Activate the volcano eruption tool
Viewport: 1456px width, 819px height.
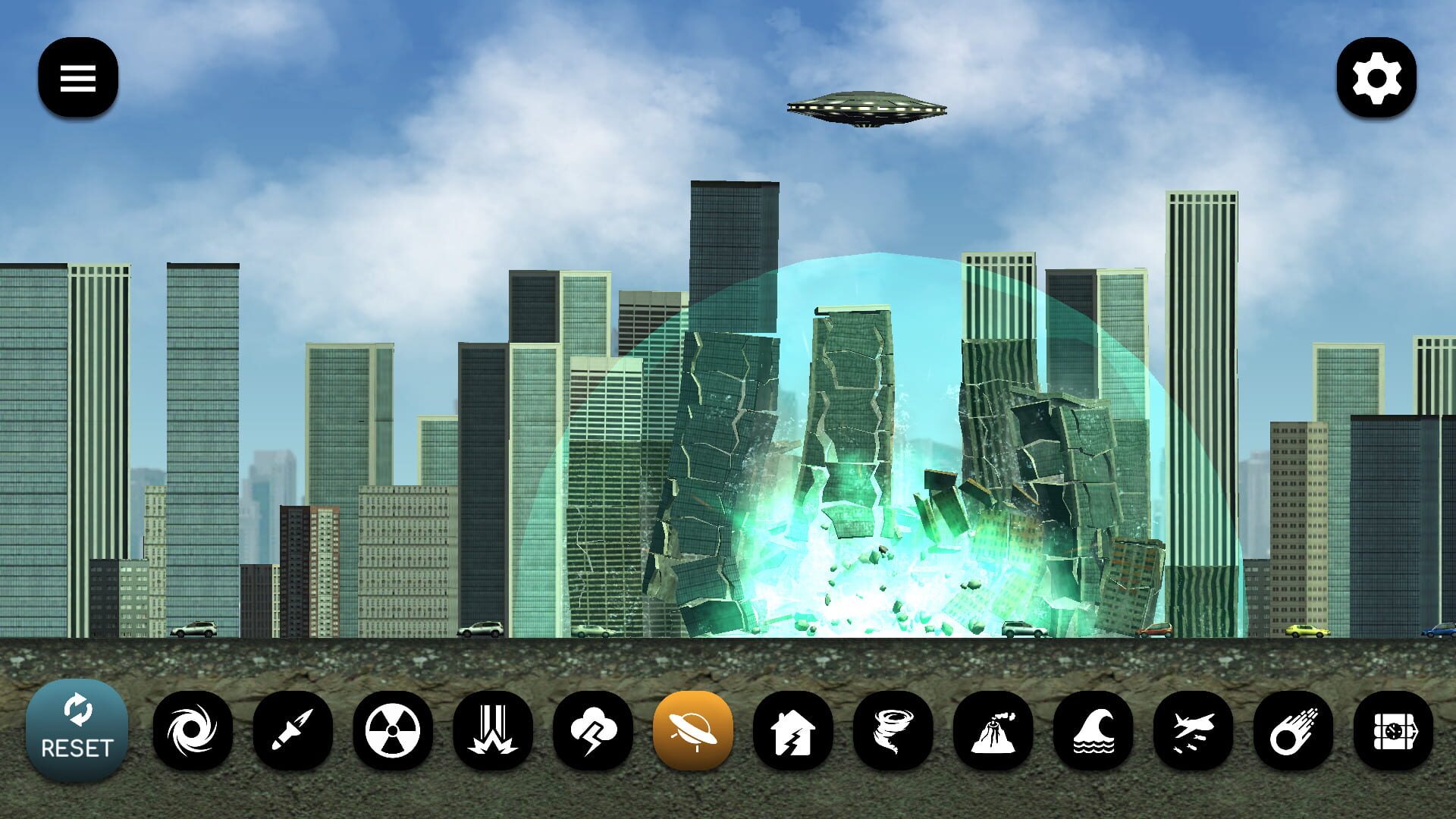click(994, 730)
